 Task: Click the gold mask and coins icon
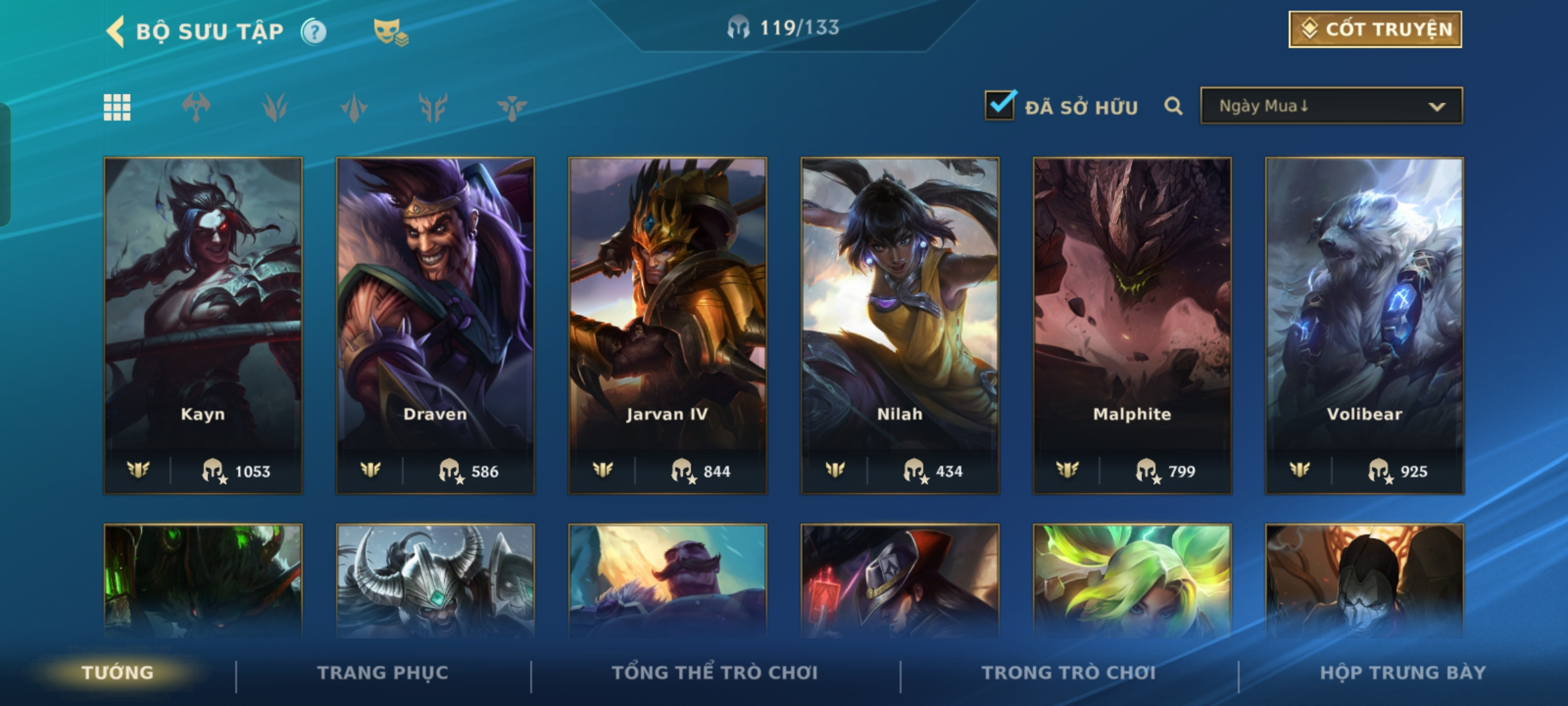(x=390, y=31)
